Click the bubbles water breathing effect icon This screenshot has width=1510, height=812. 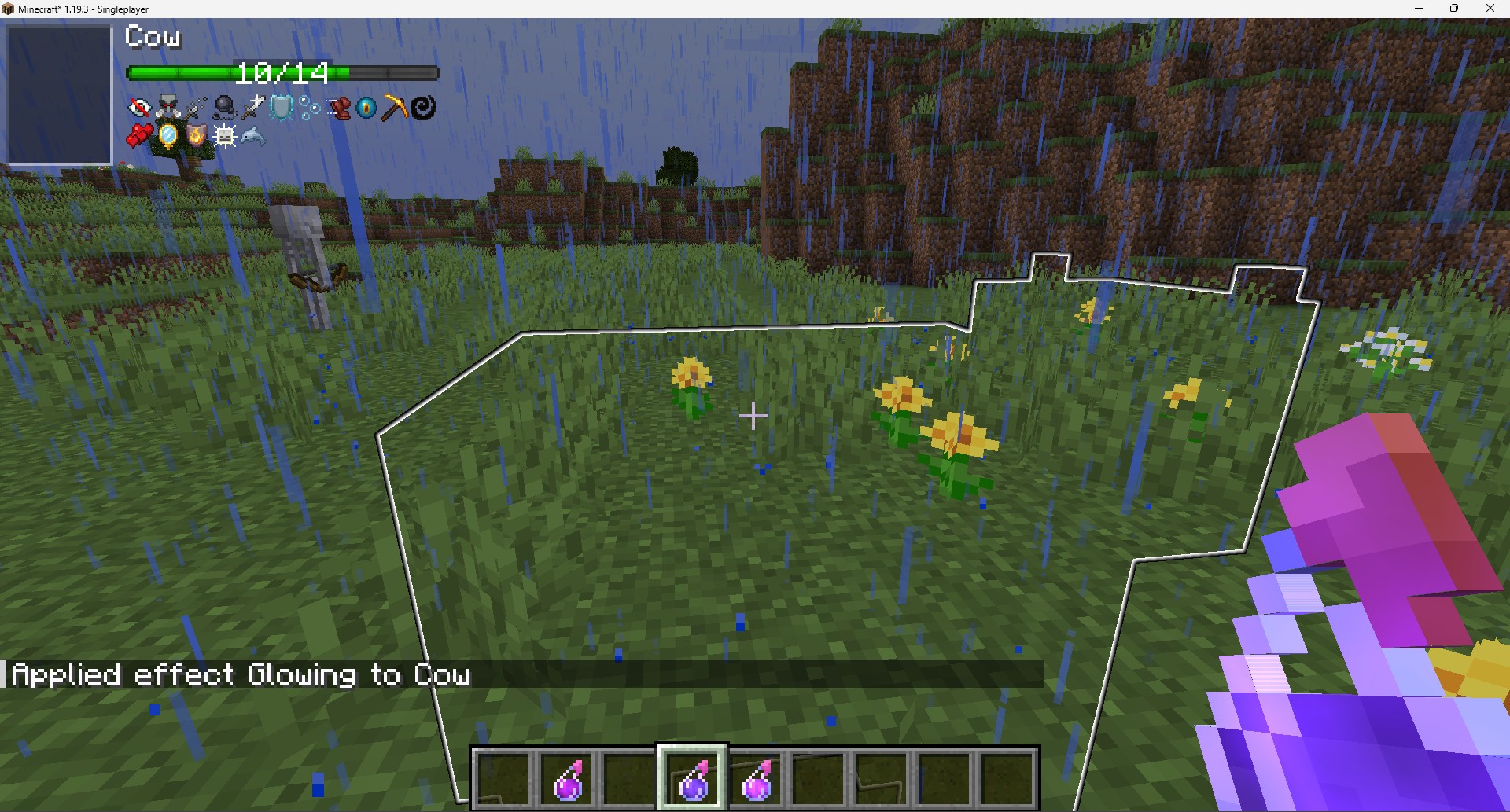coord(309,108)
